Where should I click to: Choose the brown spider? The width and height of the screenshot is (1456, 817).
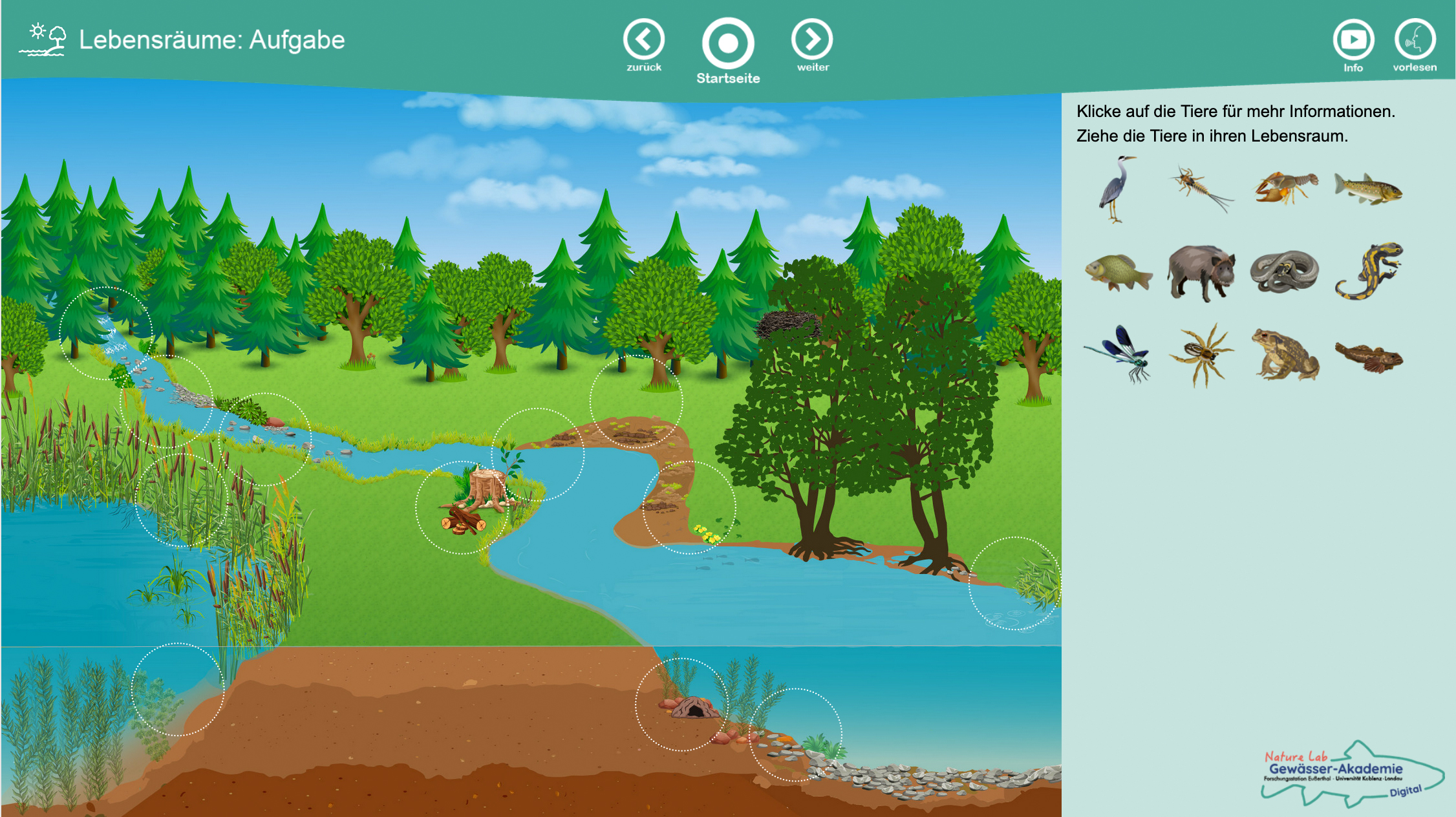1201,354
